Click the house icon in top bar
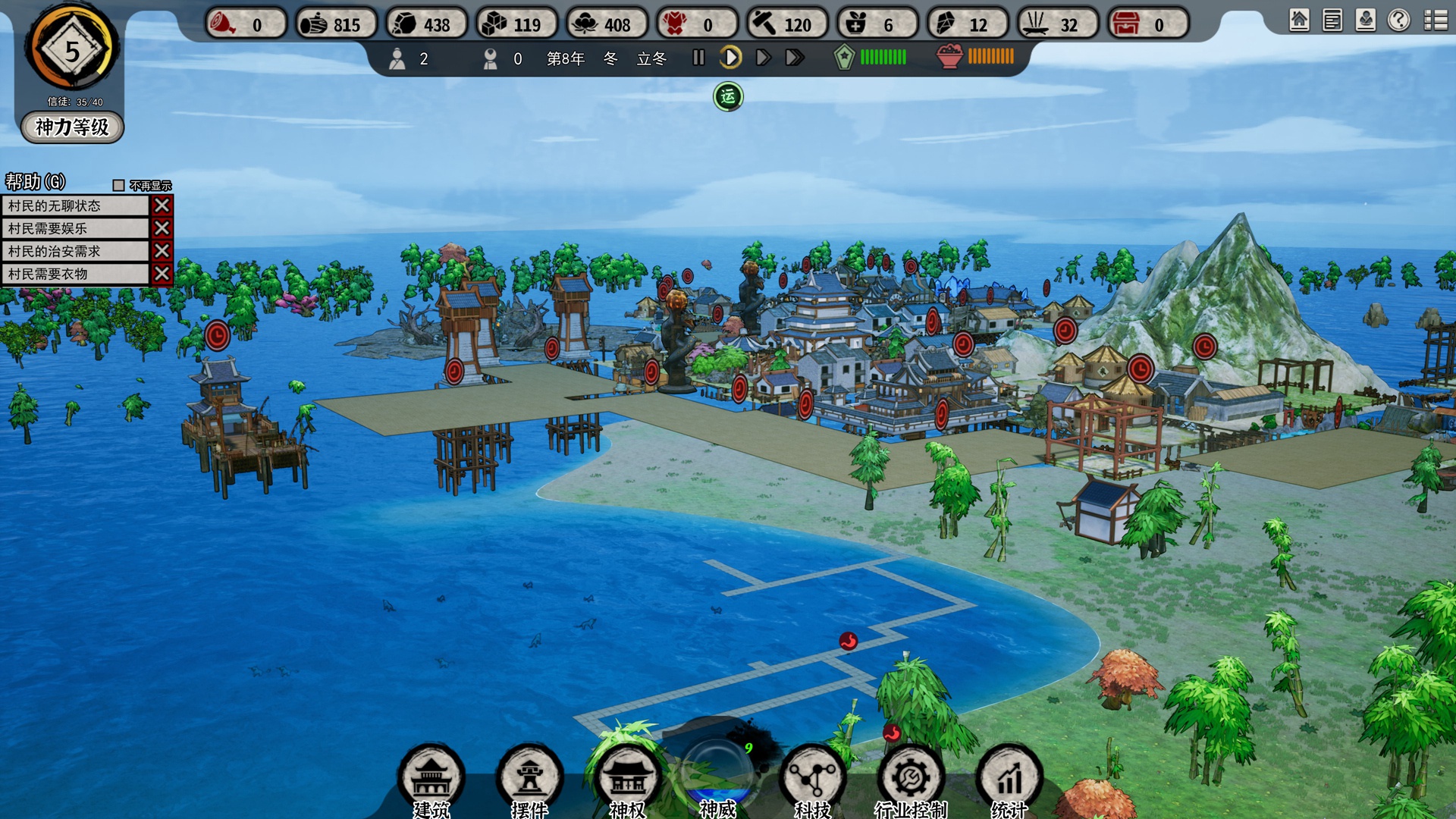 [1299, 20]
